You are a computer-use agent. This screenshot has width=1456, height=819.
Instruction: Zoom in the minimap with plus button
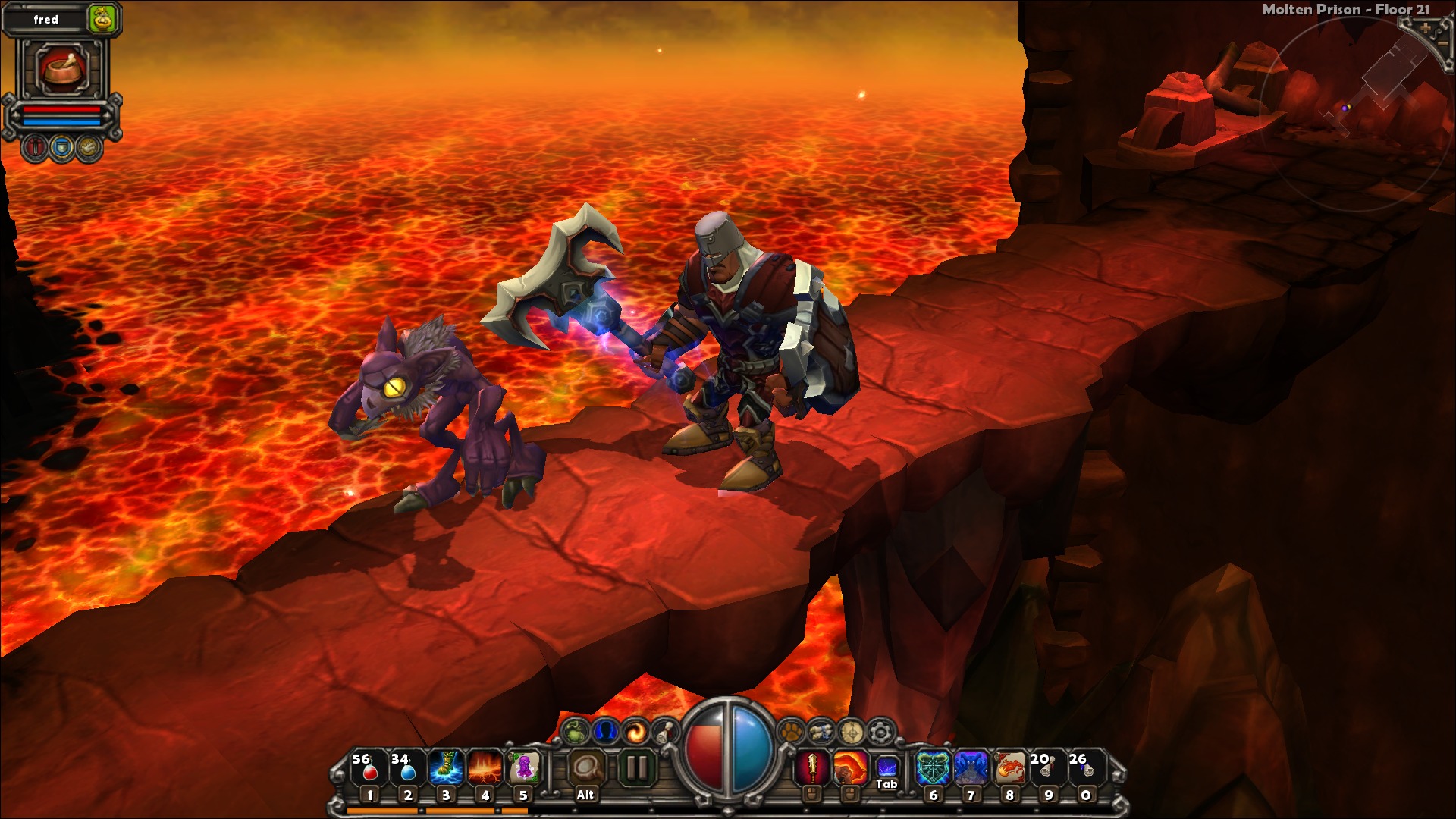tap(1425, 28)
